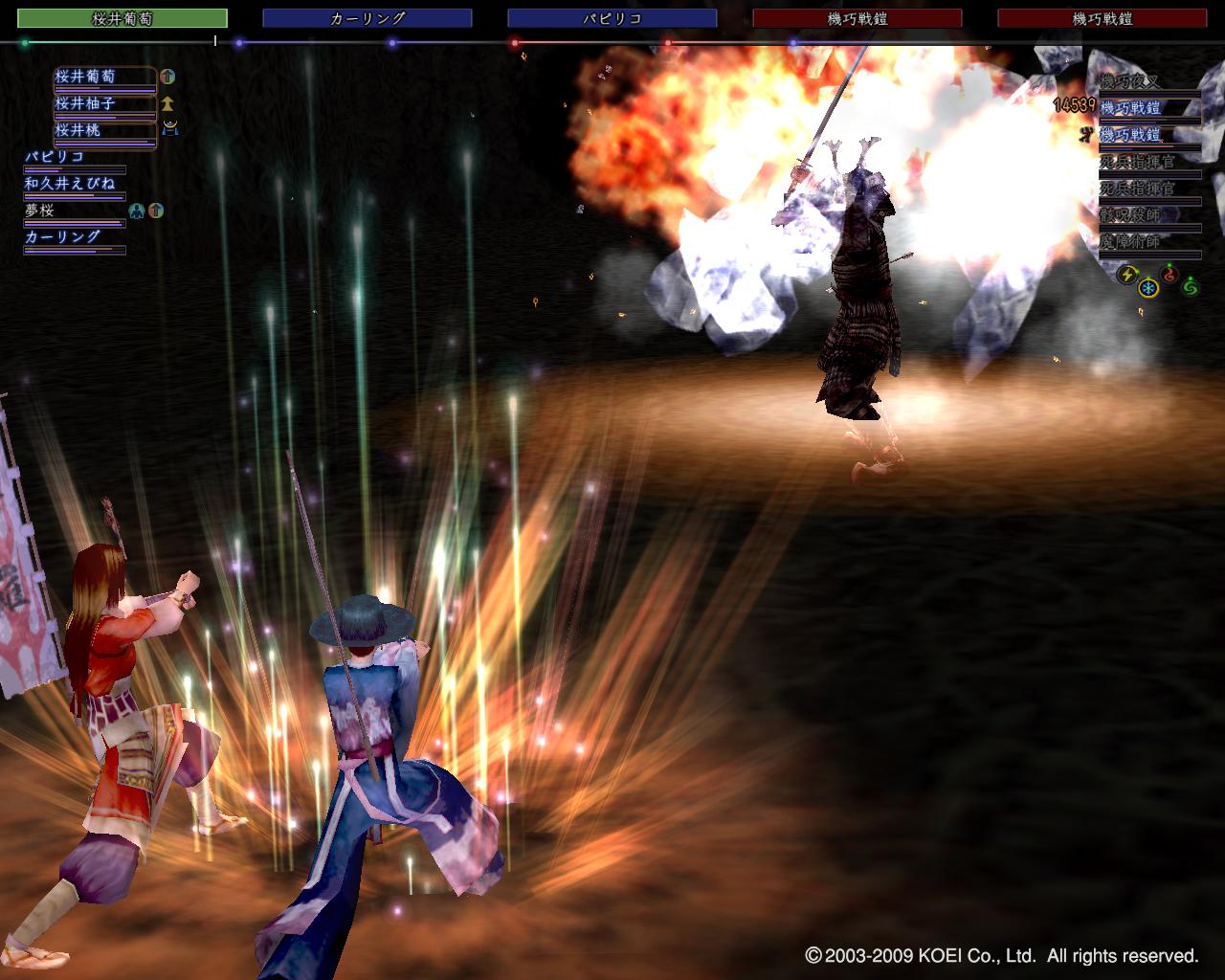1225x980 pixels.
Task: Click the blue snowflake icon
Action: [x=1147, y=286]
